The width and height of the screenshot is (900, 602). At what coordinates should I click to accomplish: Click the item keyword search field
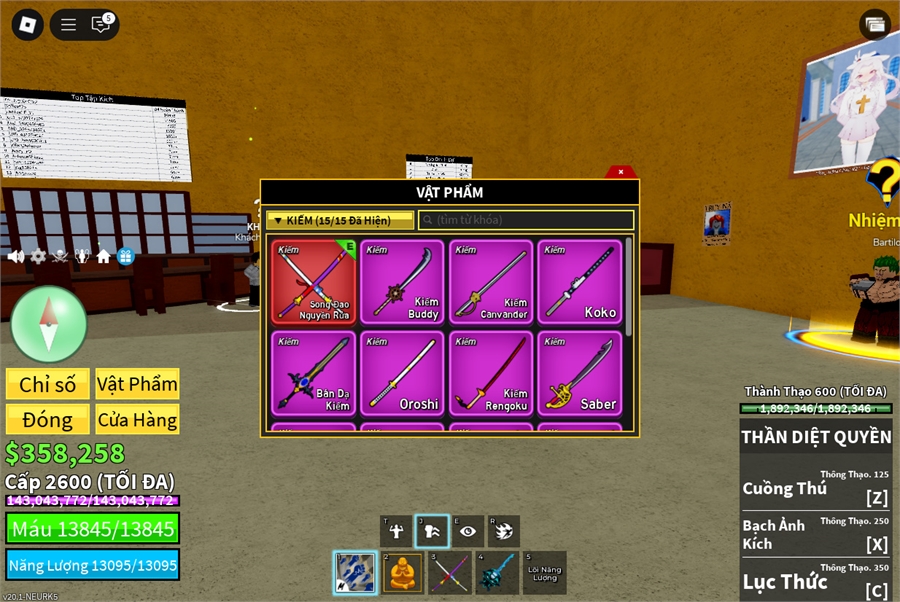click(526, 220)
